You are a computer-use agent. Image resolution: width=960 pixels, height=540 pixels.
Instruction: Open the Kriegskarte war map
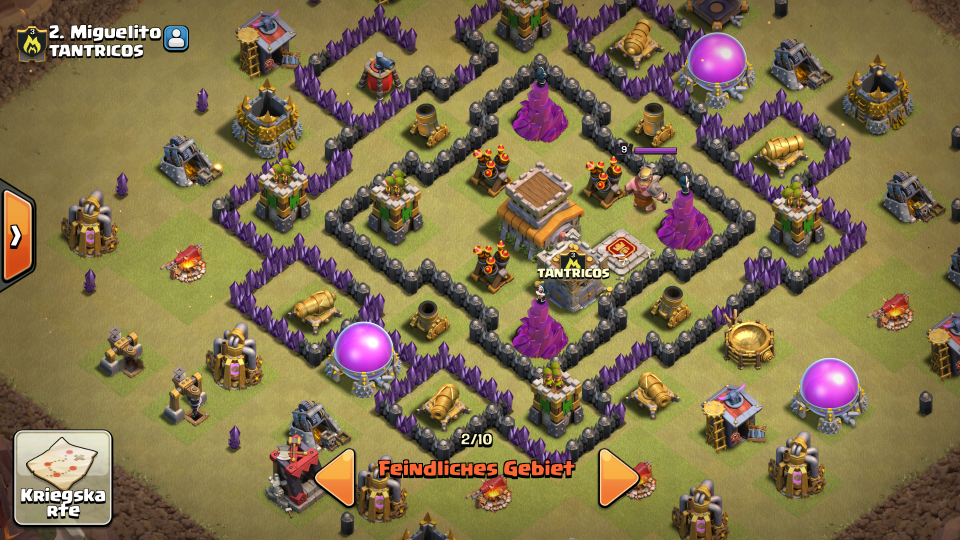(x=62, y=477)
